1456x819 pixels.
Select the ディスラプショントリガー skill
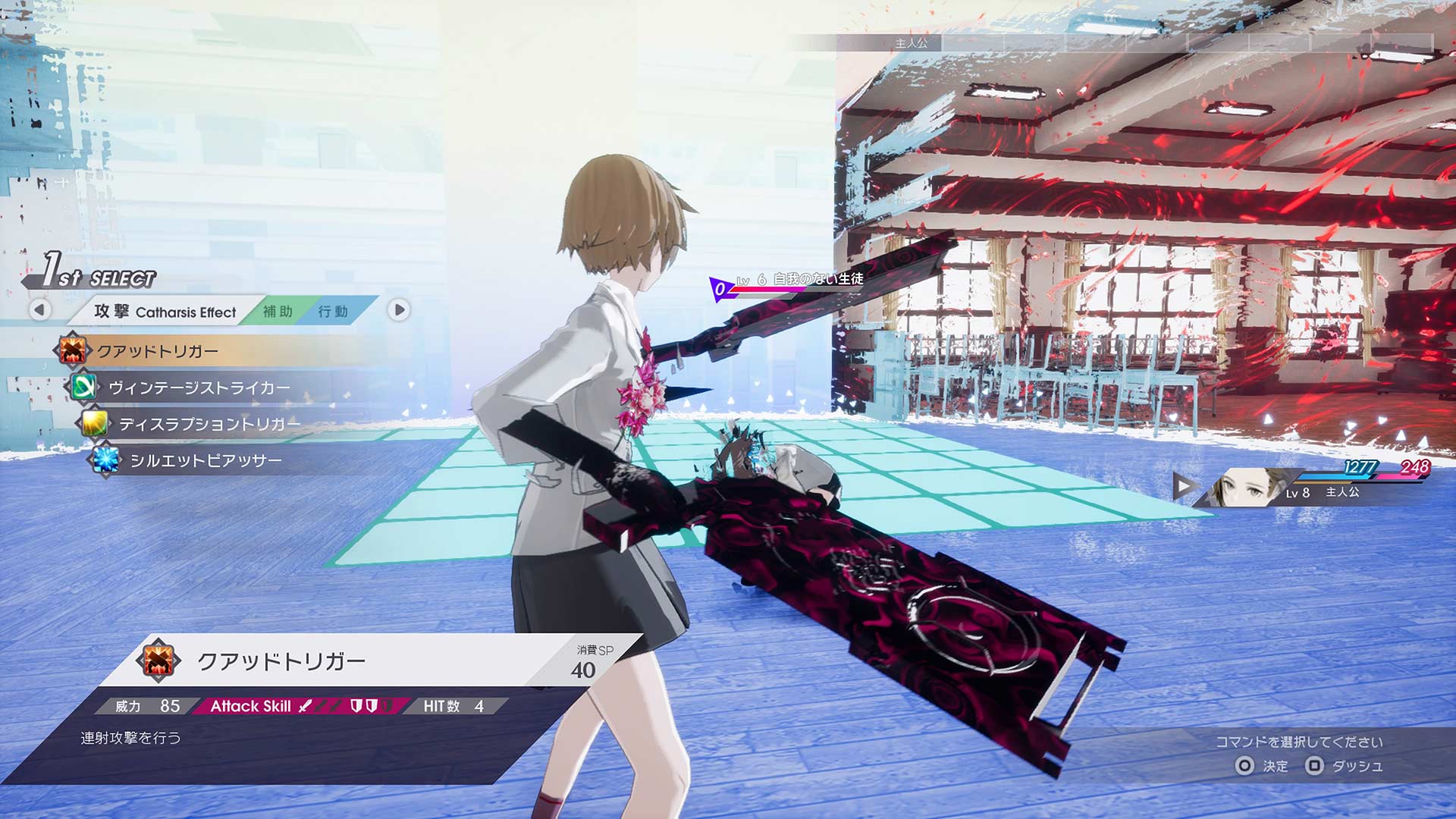(209, 424)
